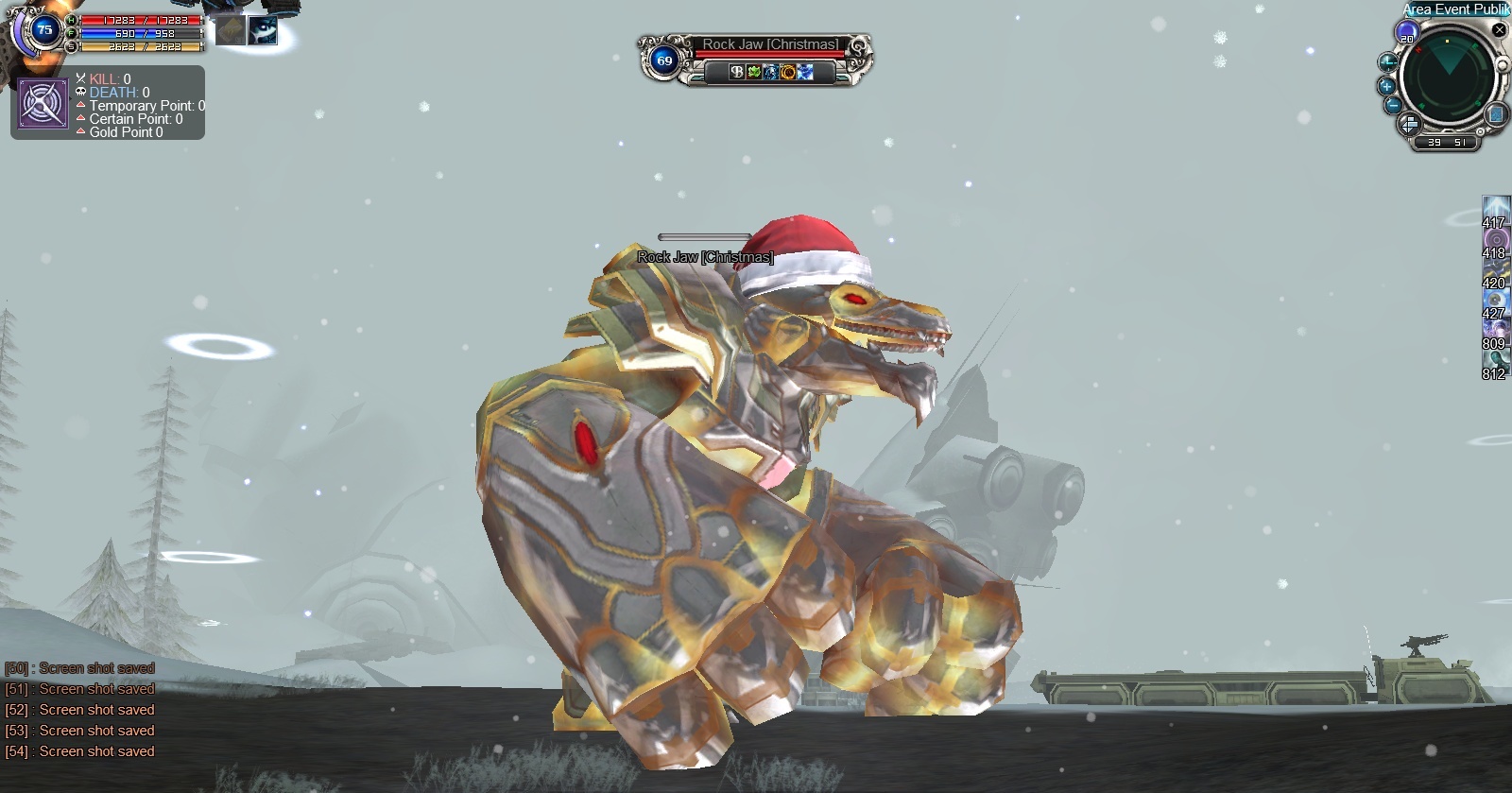Use the lightning skill numbered 420
This screenshot has height=793, width=1512.
point(1495,270)
